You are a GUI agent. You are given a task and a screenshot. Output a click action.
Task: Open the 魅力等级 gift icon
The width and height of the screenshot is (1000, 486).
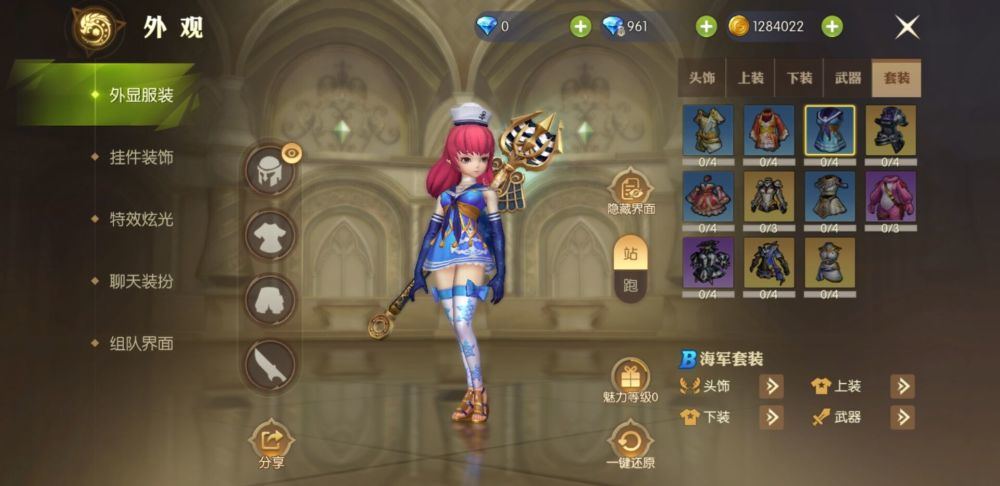pyautogui.click(x=630, y=377)
